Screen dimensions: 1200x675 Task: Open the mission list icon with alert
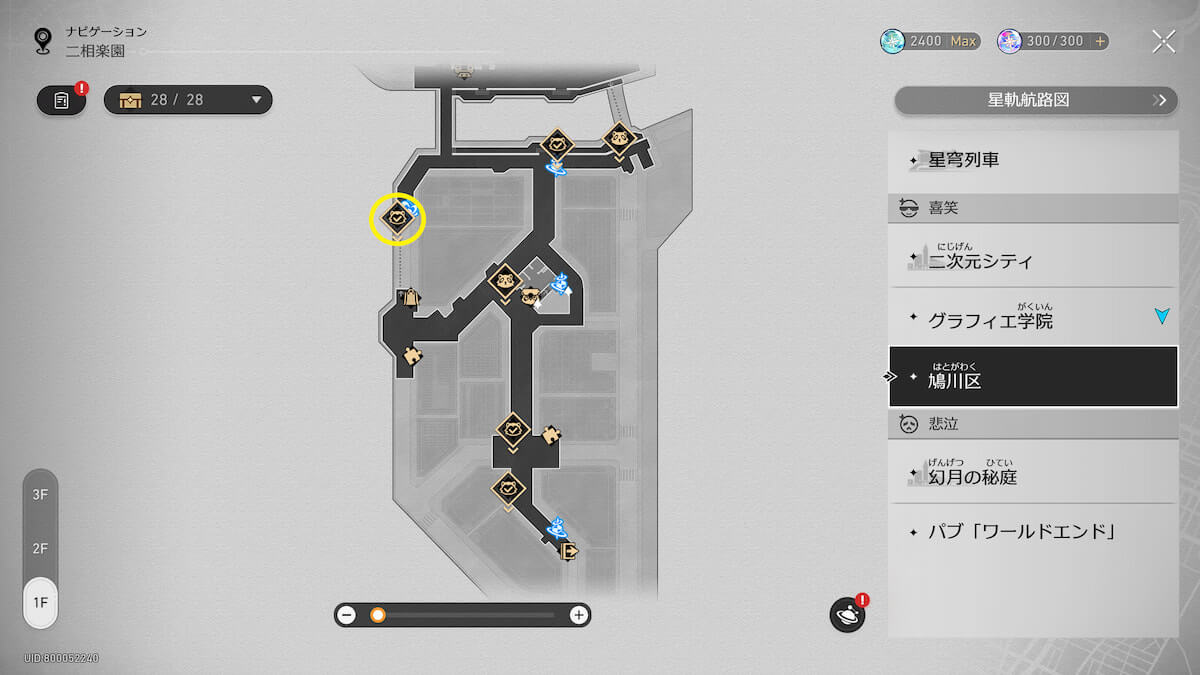(x=62, y=100)
